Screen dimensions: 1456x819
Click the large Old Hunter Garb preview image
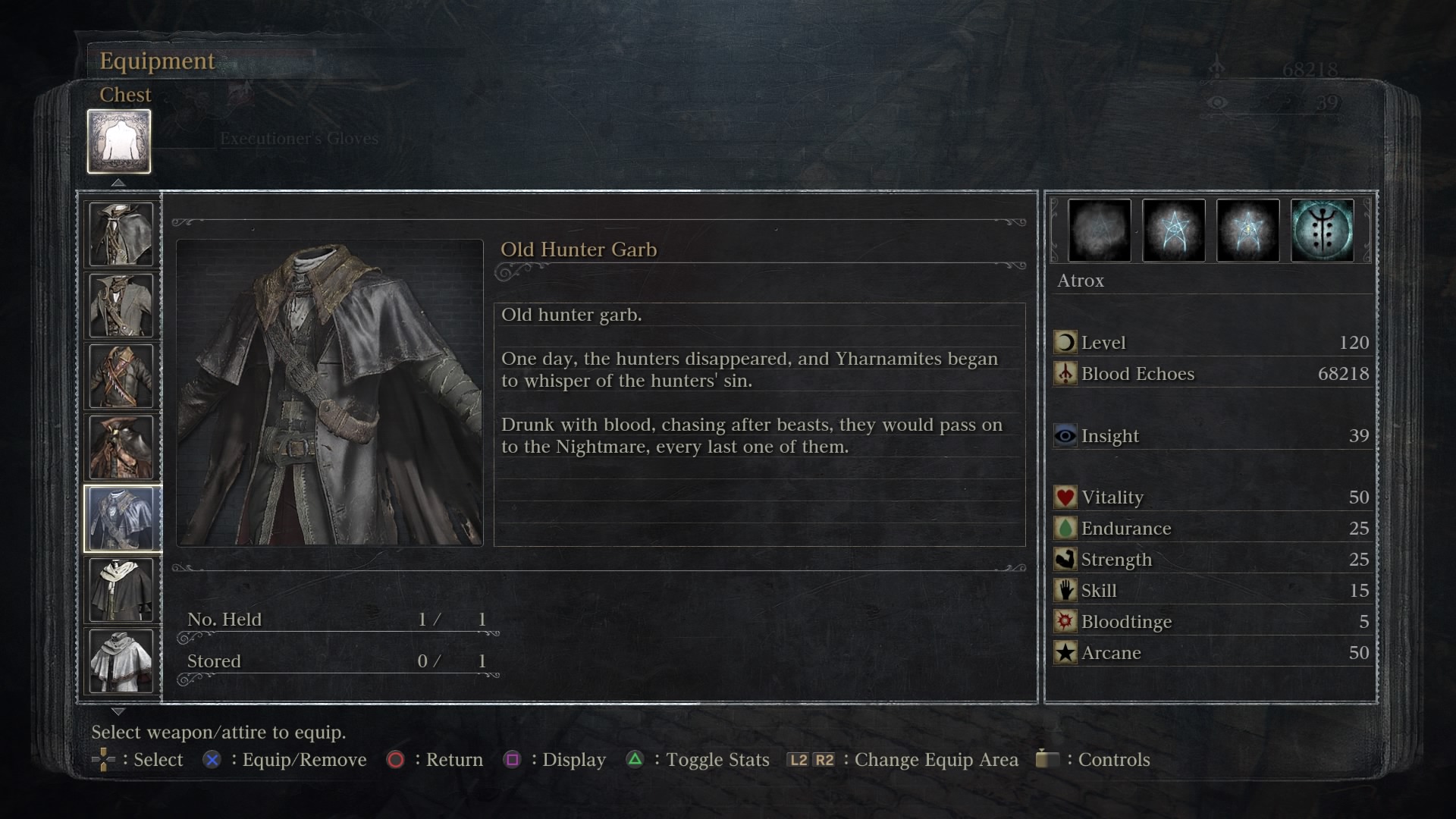point(330,393)
